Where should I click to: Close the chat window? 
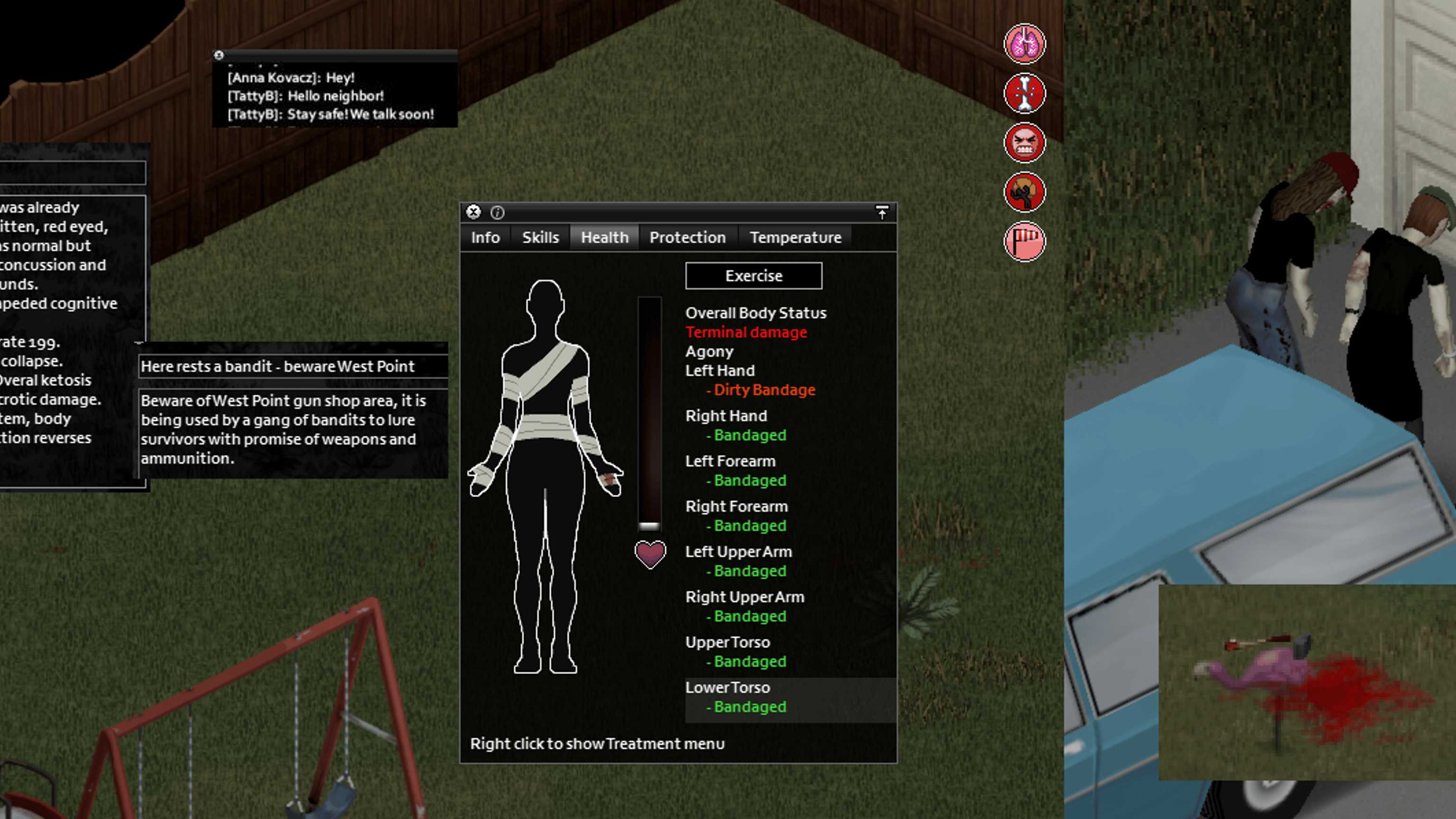coord(219,55)
